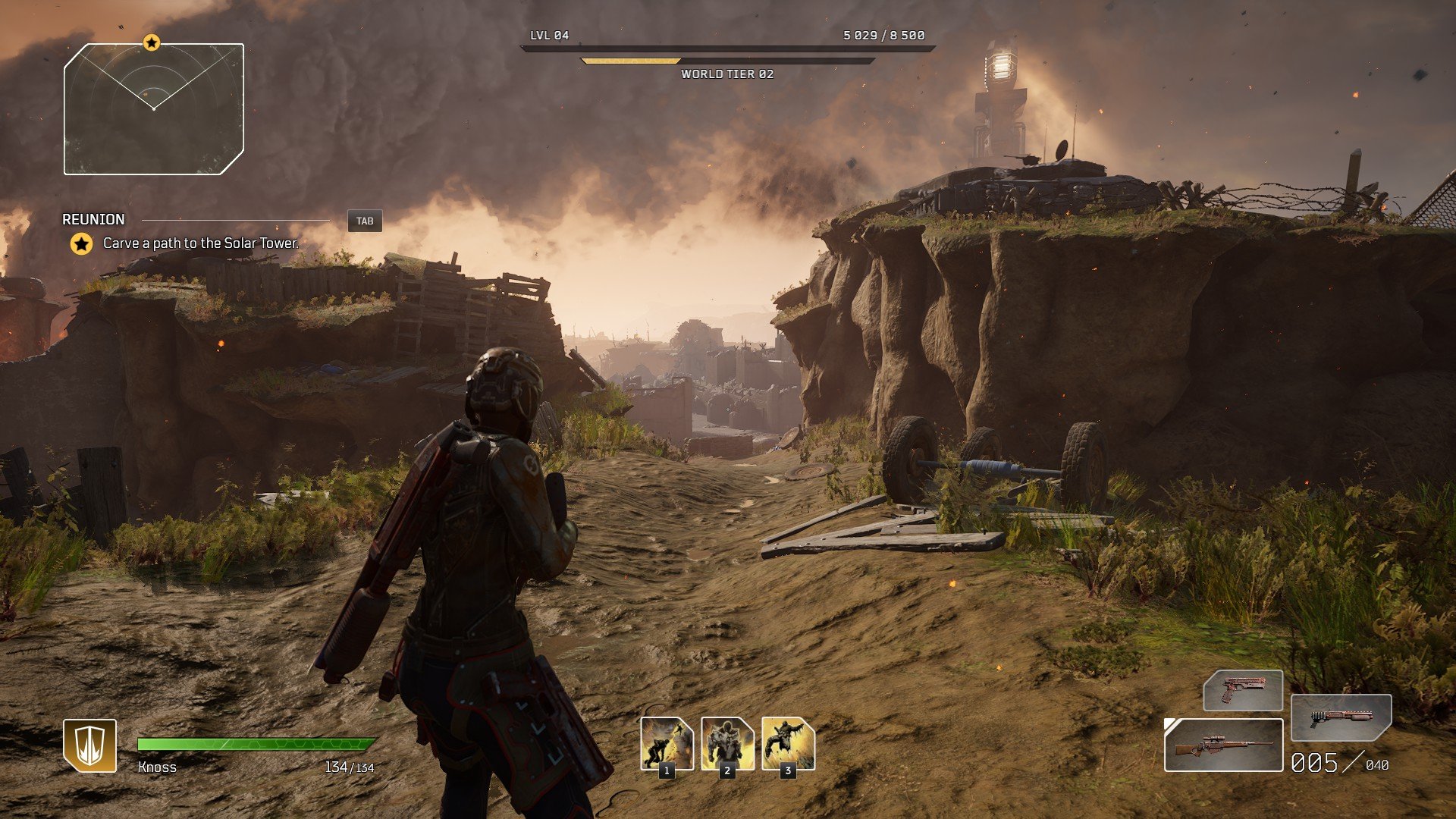Screen dimensions: 1456x819
Task: Click the class emblem shield icon
Action: coord(89,745)
